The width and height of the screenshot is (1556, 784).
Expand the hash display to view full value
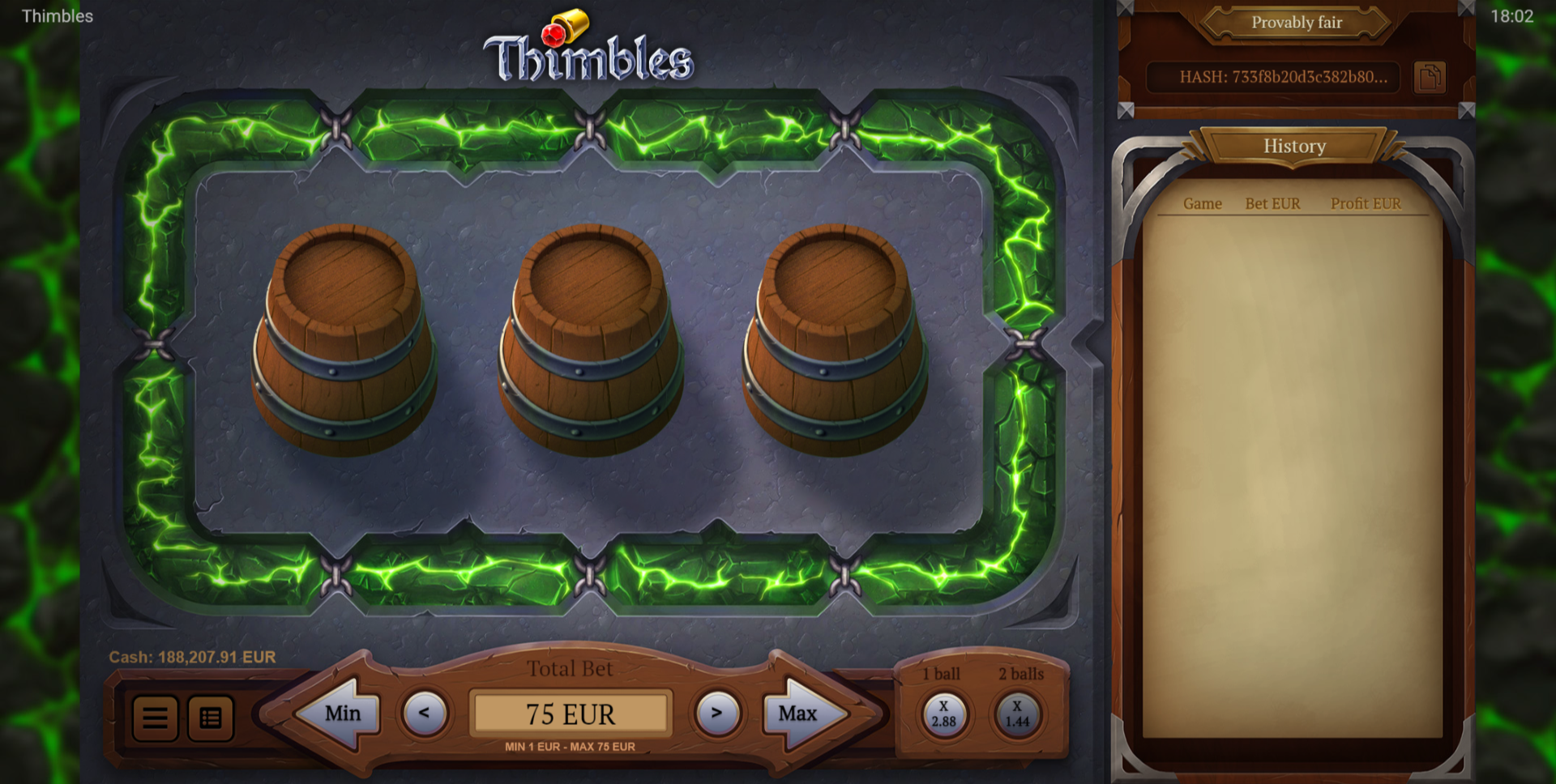[x=1274, y=78]
